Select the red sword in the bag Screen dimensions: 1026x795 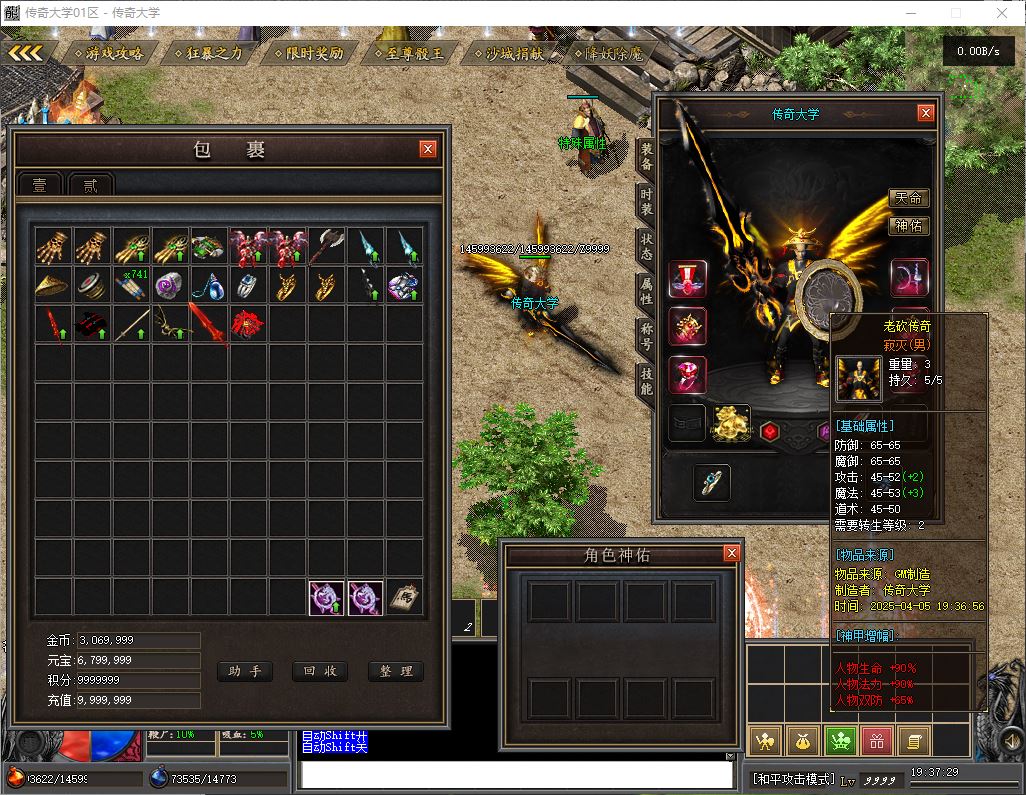(207, 325)
